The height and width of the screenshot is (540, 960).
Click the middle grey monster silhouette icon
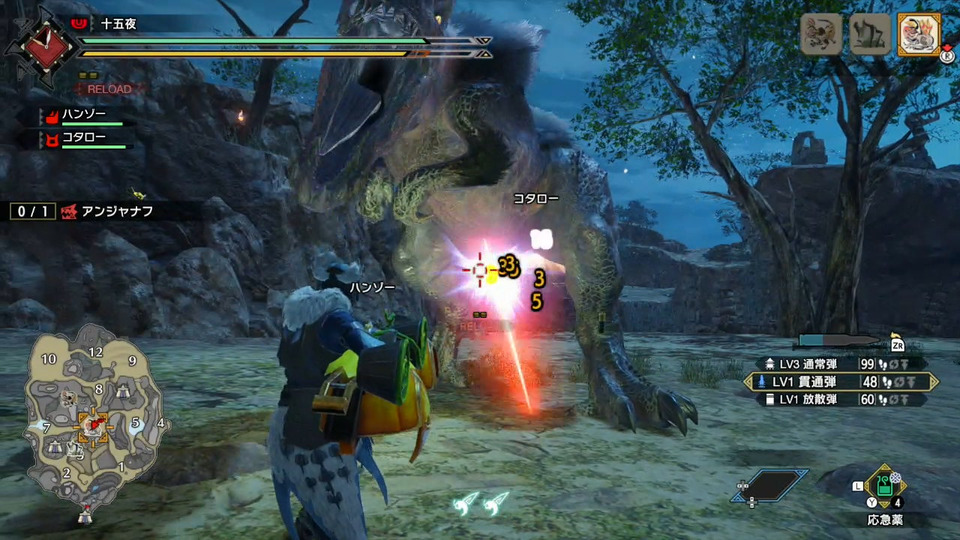870,34
